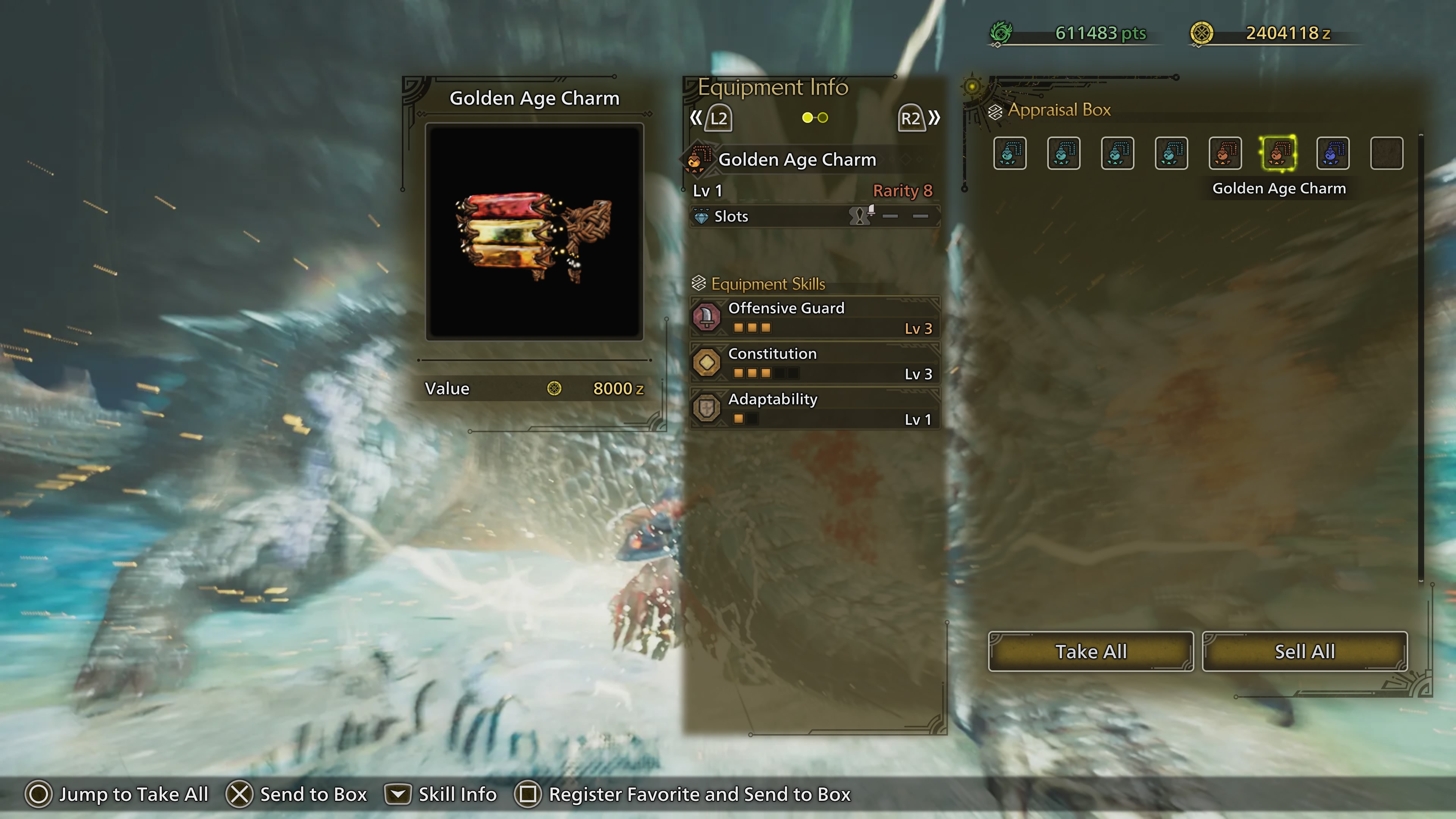Click the Golden Age Charm preview image
Screen dimensions: 1456x819
point(534,232)
